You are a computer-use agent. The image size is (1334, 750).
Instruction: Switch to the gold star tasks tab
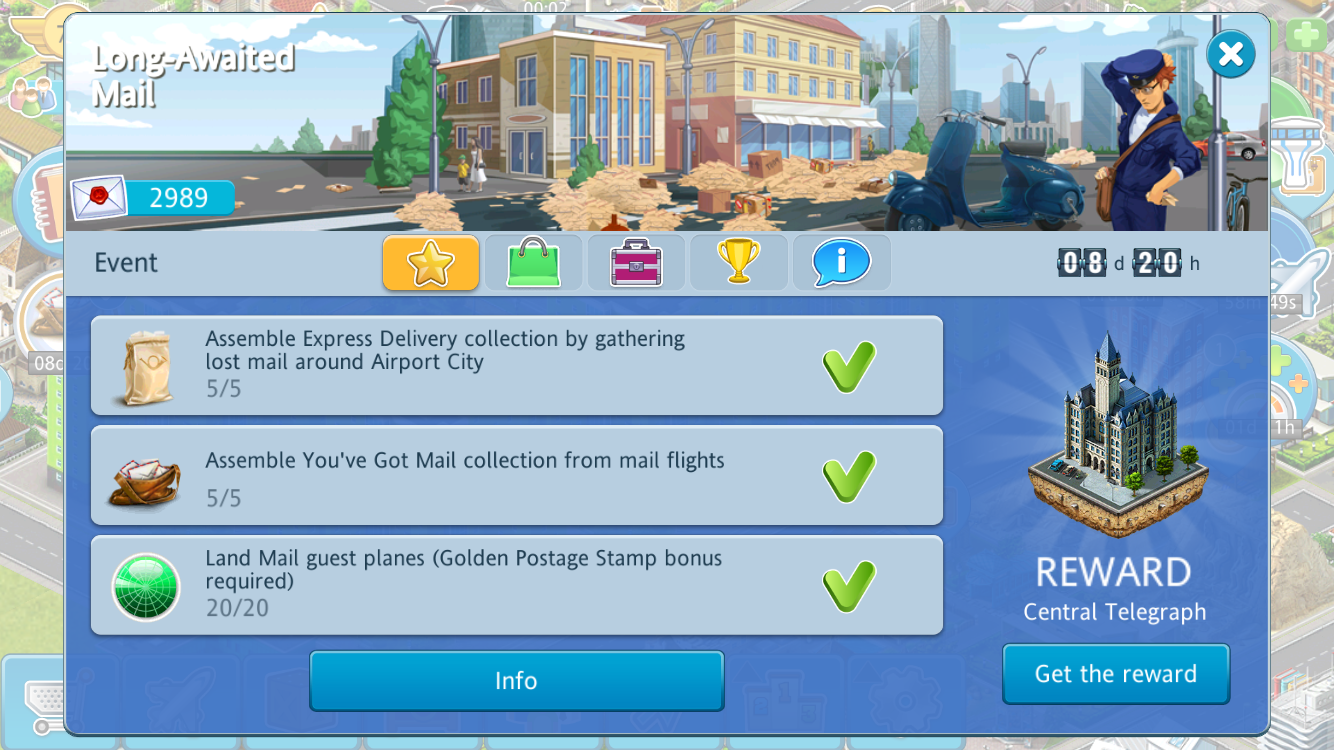tap(431, 263)
